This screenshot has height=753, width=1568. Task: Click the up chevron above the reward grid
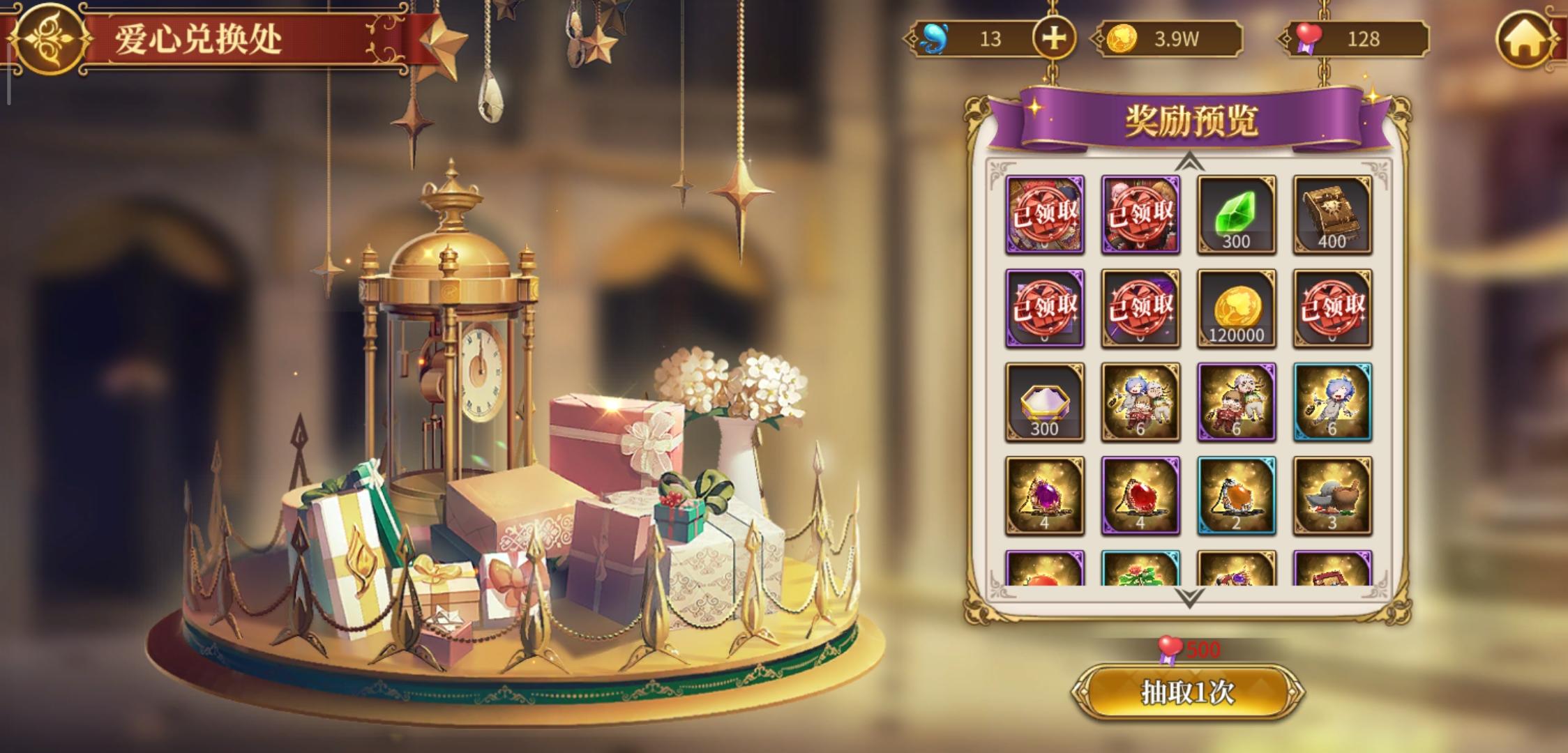coord(1188,162)
